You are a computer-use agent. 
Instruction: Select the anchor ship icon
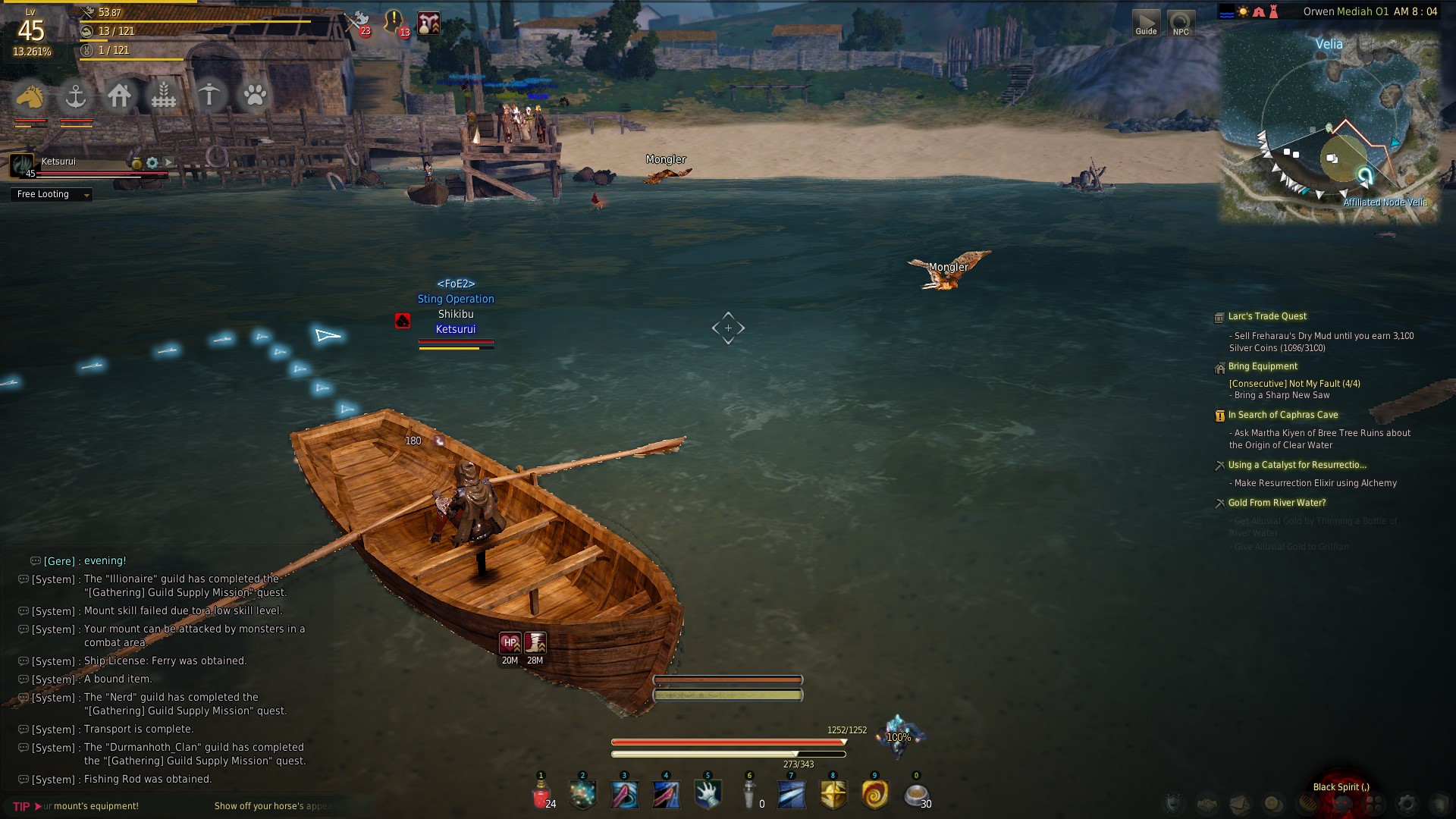[75, 96]
